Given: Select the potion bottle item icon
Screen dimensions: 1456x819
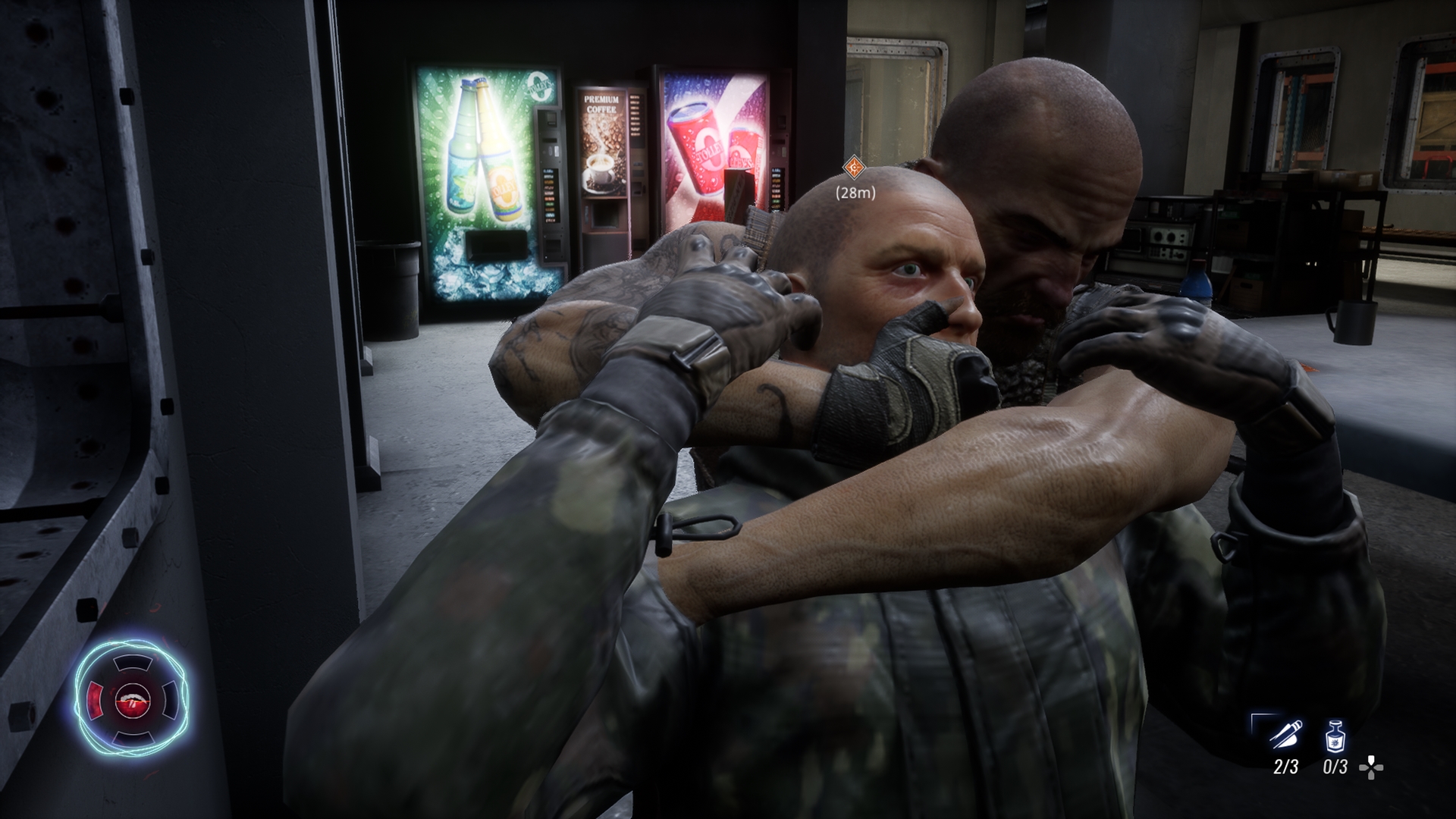Looking at the screenshot, I should coord(1335,735).
